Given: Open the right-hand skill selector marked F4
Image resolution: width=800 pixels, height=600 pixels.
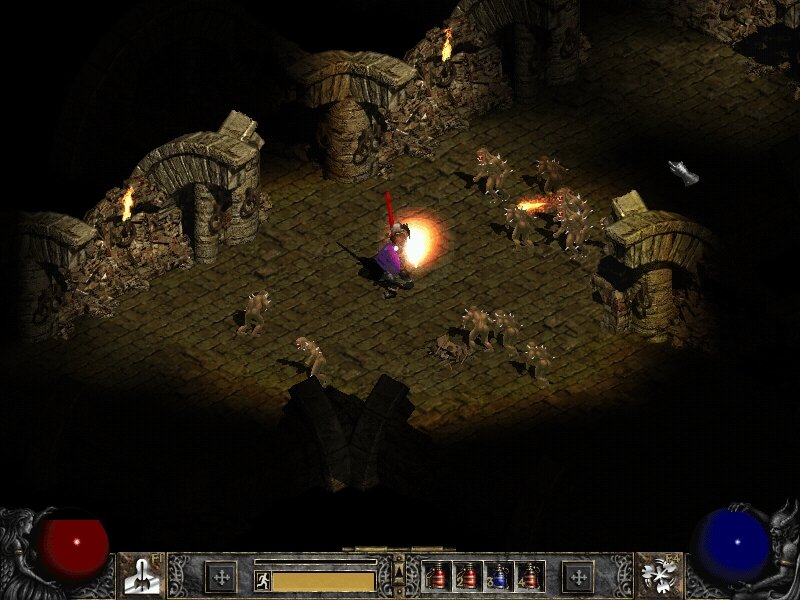Looking at the screenshot, I should (x=660, y=575).
